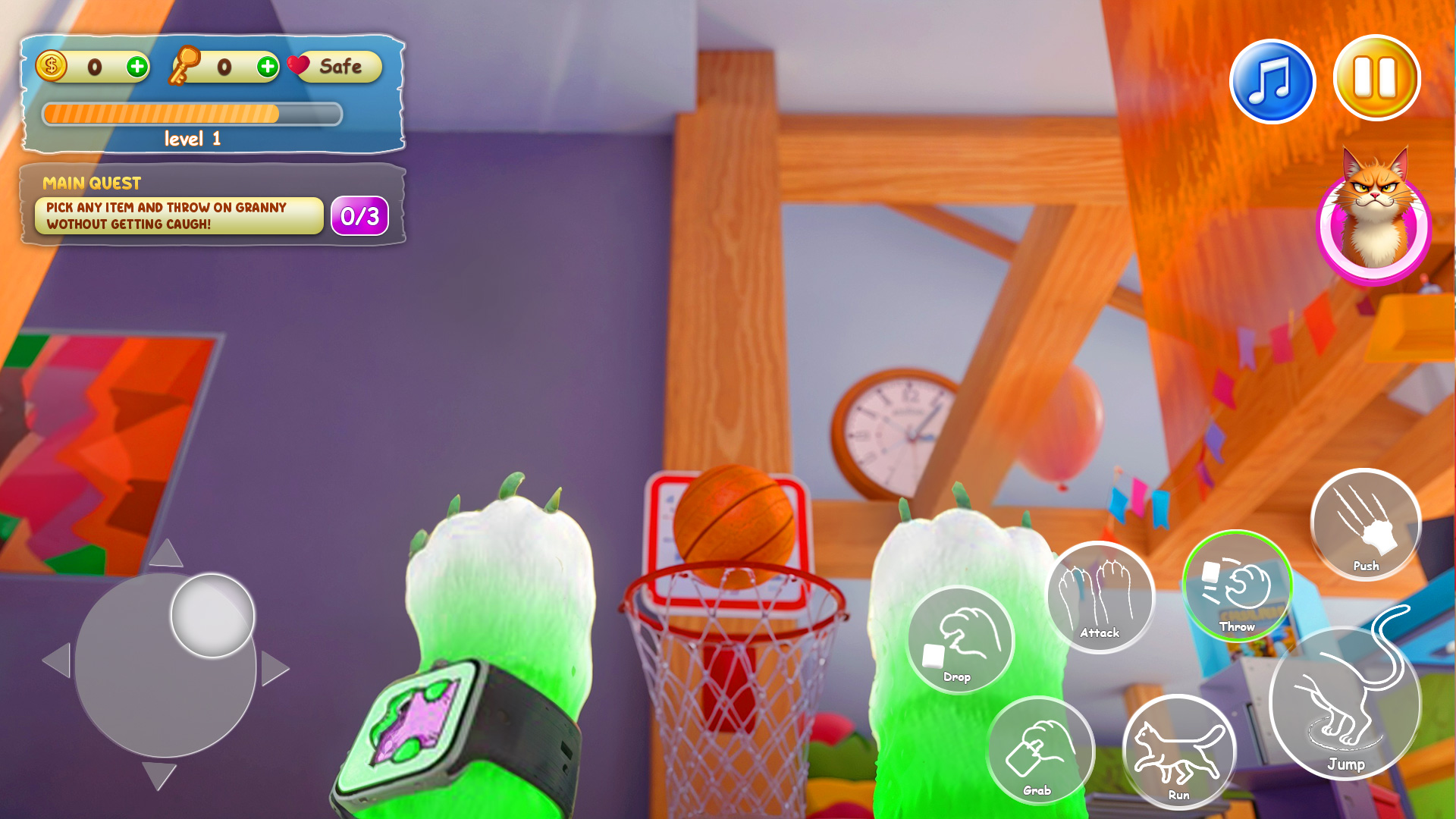Click the level 1 progress bar

pyautogui.click(x=190, y=114)
